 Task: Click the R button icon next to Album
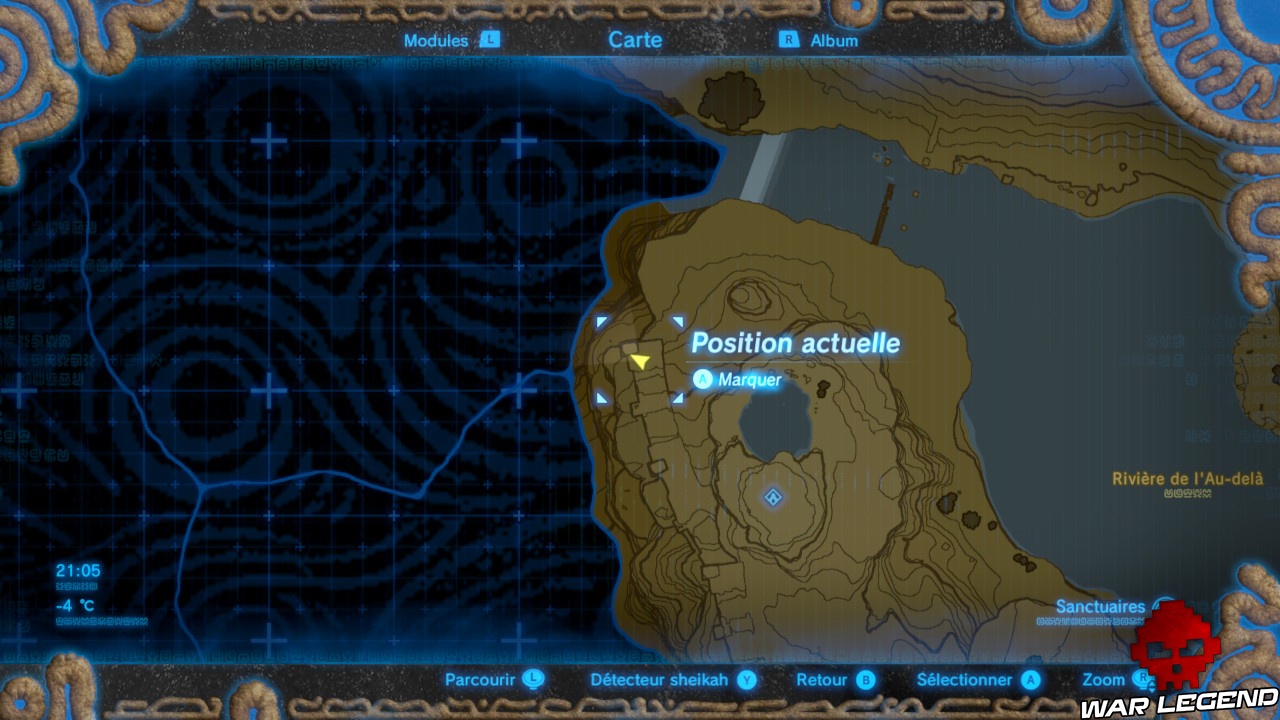(793, 41)
